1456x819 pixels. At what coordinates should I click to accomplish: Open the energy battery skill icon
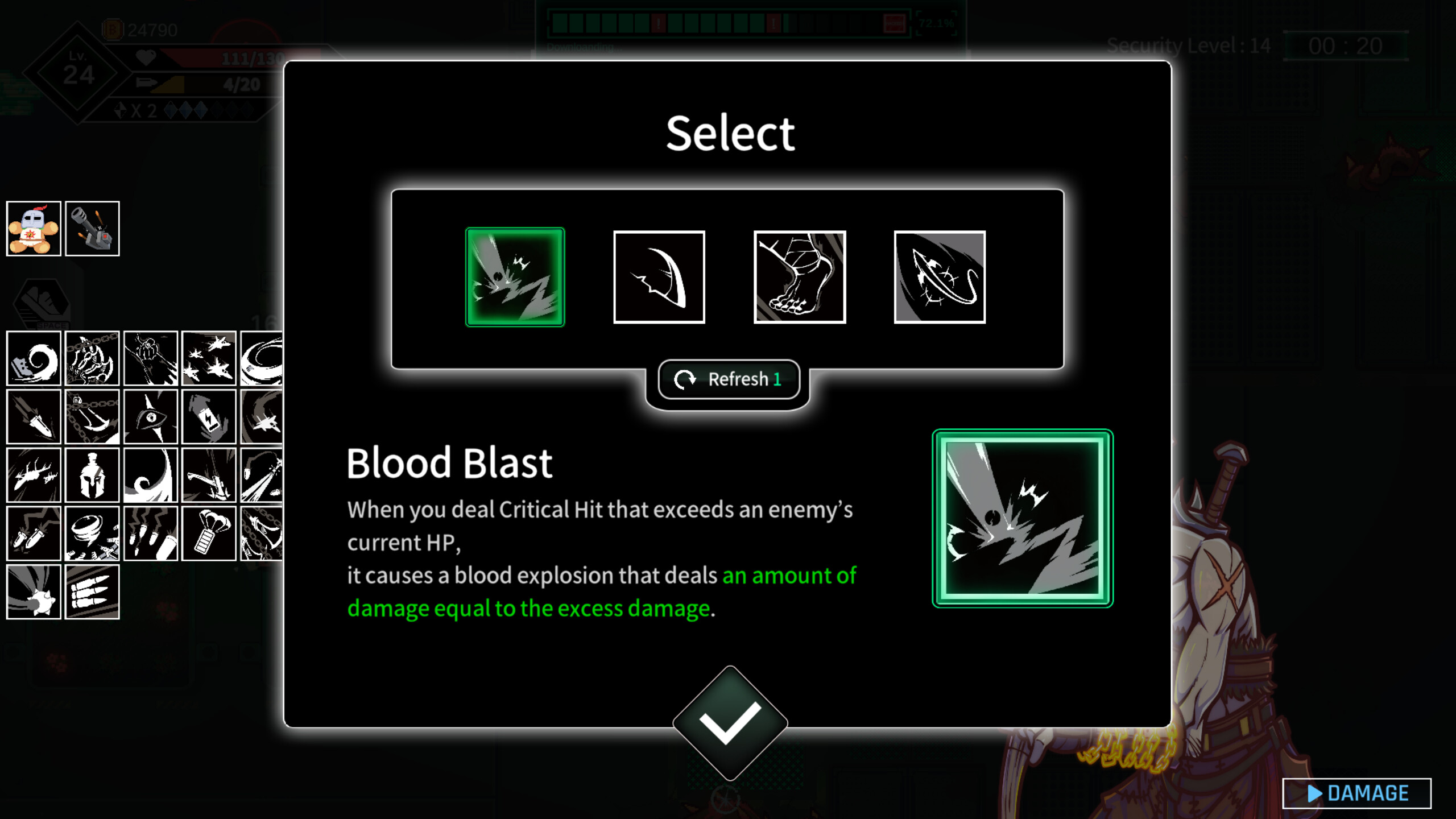pos(209,418)
